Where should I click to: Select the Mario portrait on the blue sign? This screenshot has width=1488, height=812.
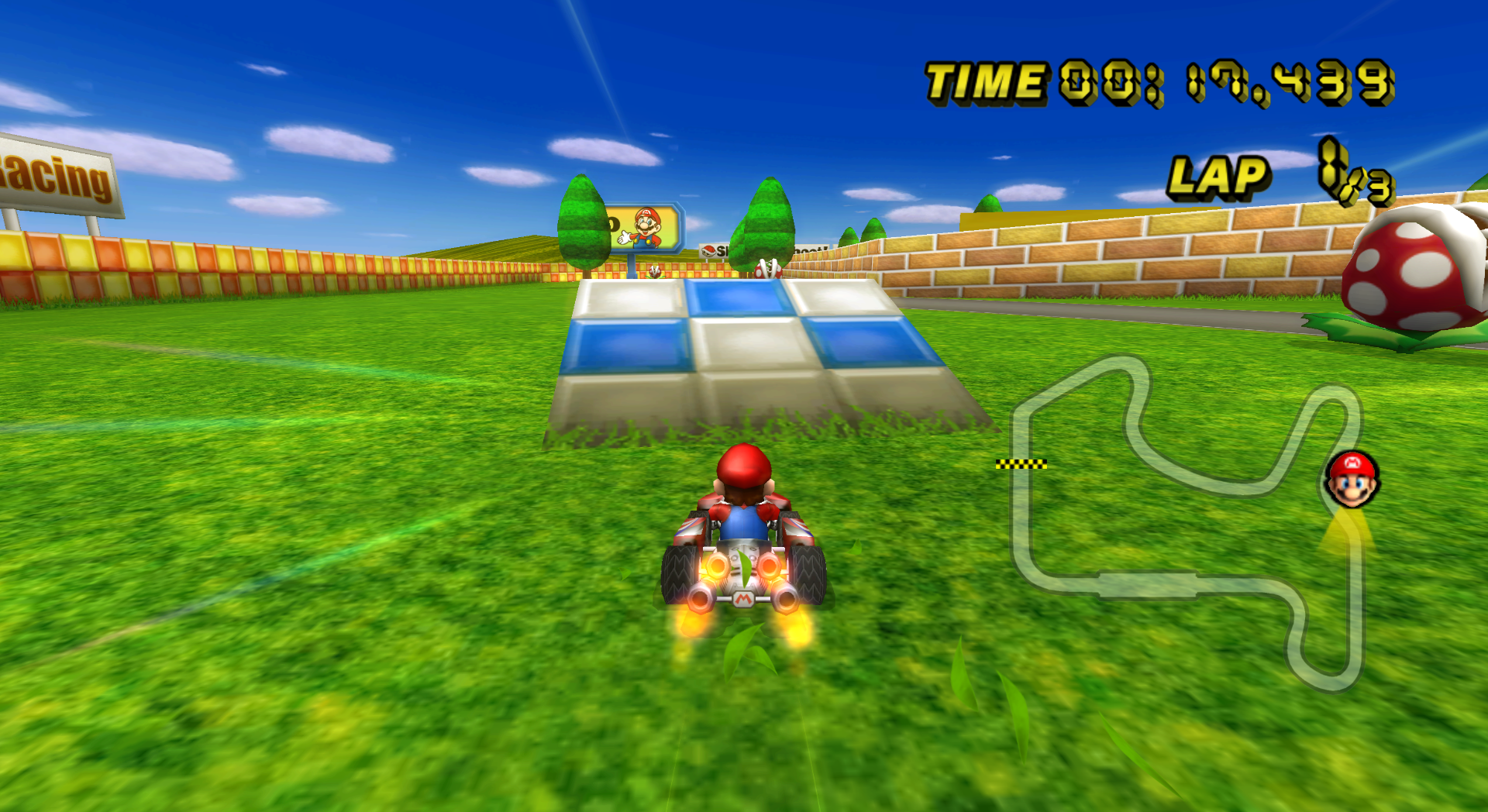coord(646,225)
